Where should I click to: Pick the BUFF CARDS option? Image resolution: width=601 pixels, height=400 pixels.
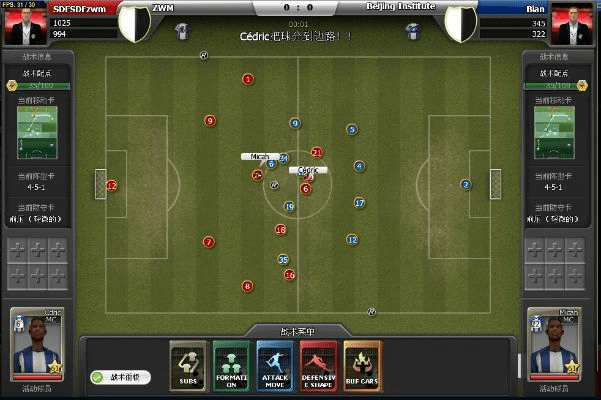click(x=362, y=365)
